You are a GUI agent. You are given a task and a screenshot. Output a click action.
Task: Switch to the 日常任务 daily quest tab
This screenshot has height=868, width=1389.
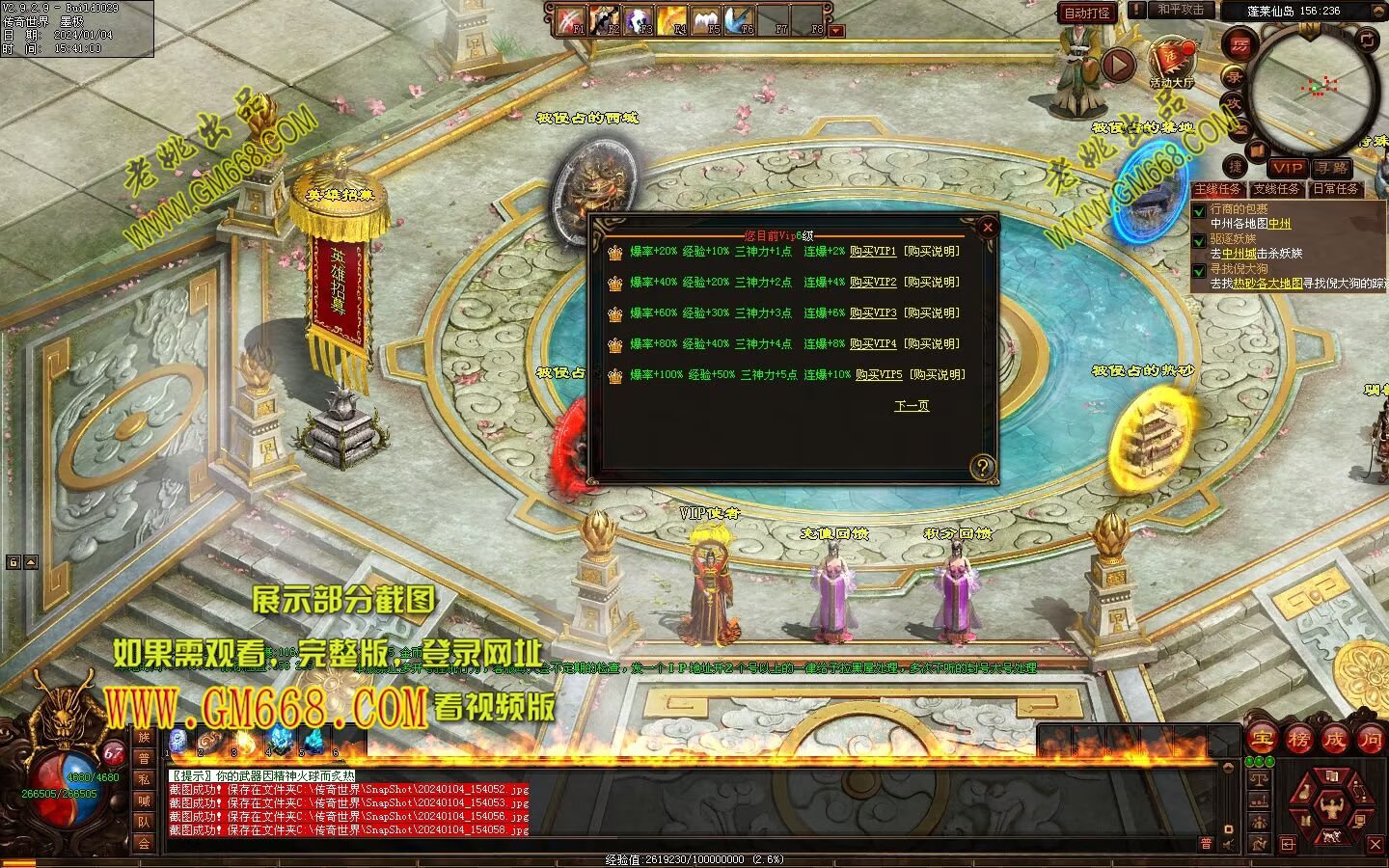coord(1335,189)
